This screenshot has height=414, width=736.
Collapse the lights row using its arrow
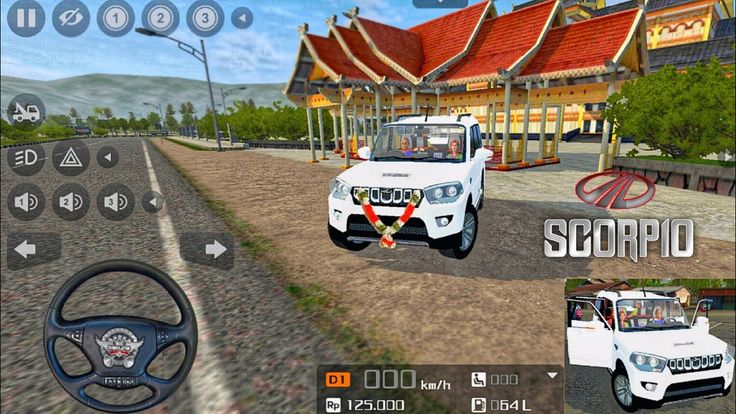[x=107, y=157]
